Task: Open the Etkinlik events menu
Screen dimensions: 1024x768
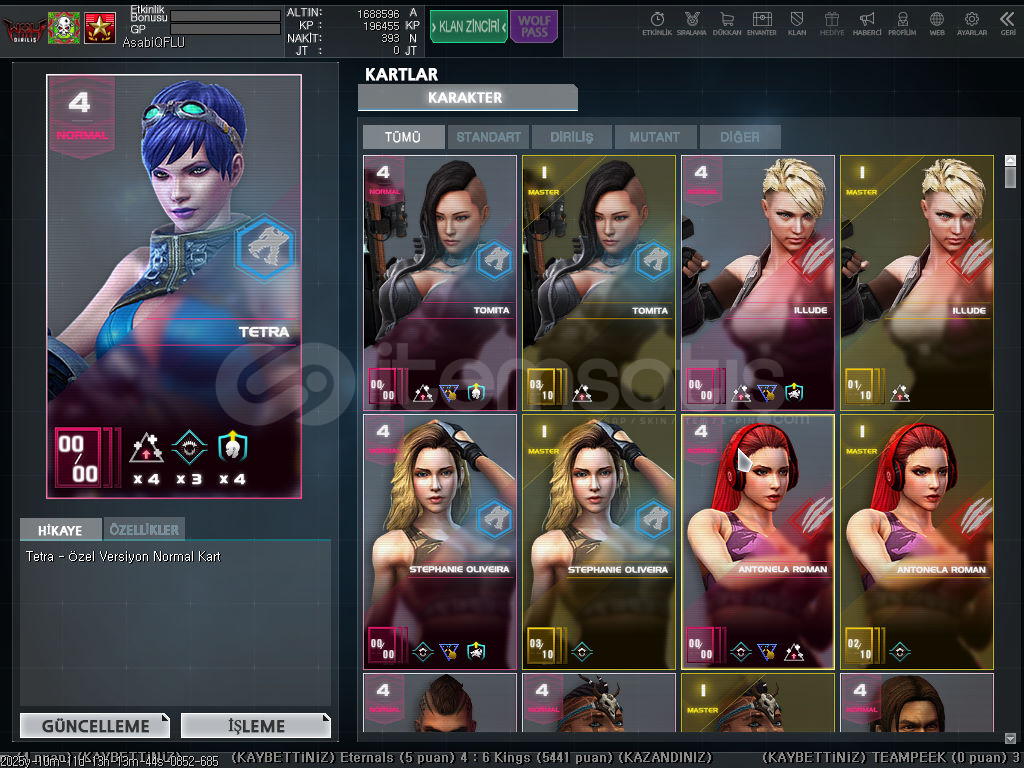Action: point(657,23)
